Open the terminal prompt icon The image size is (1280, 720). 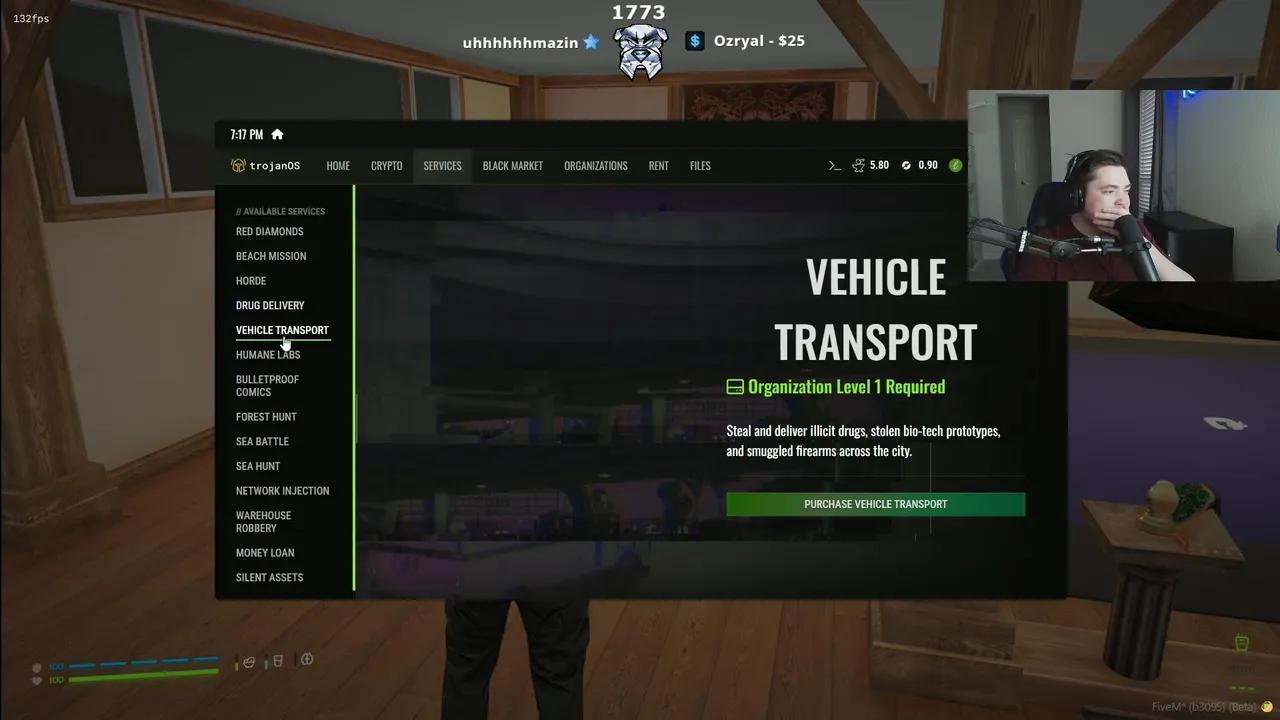pos(835,166)
